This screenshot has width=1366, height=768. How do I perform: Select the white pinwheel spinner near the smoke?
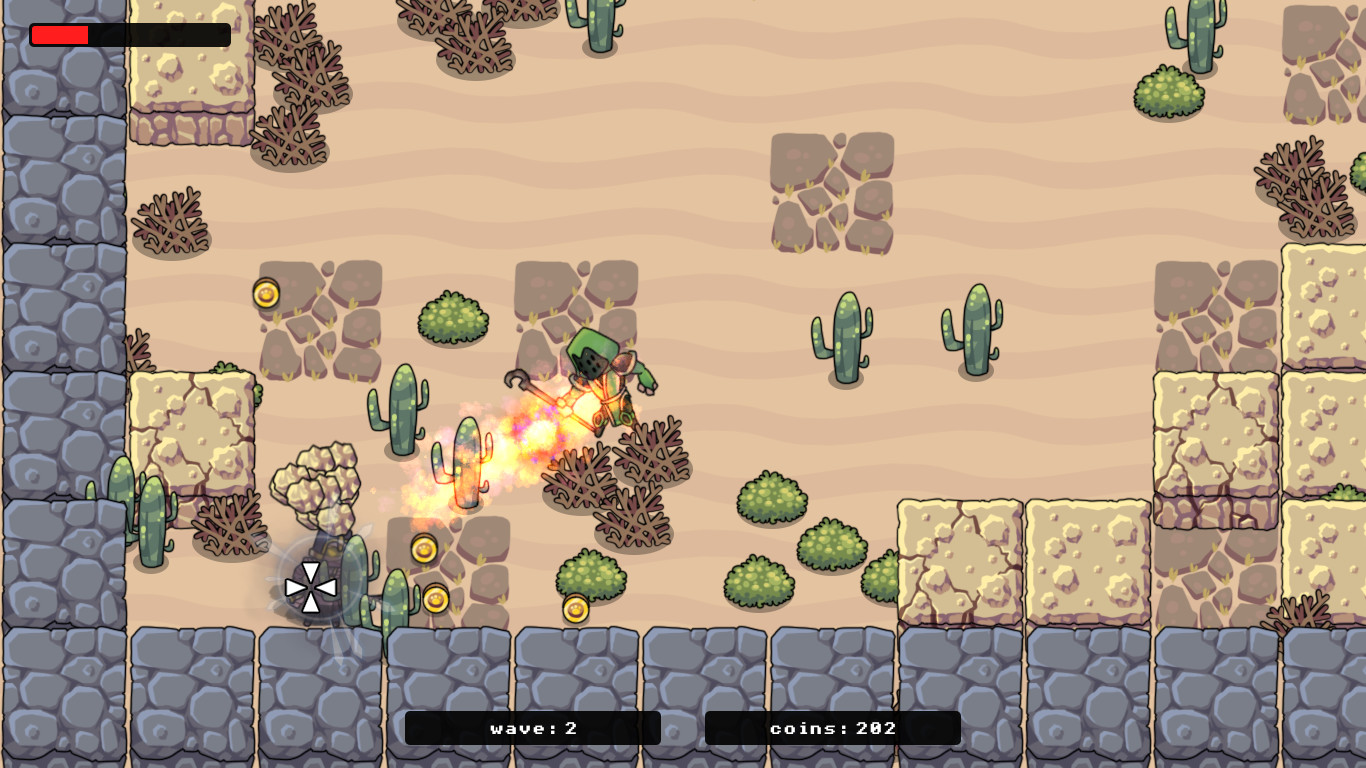point(313,585)
